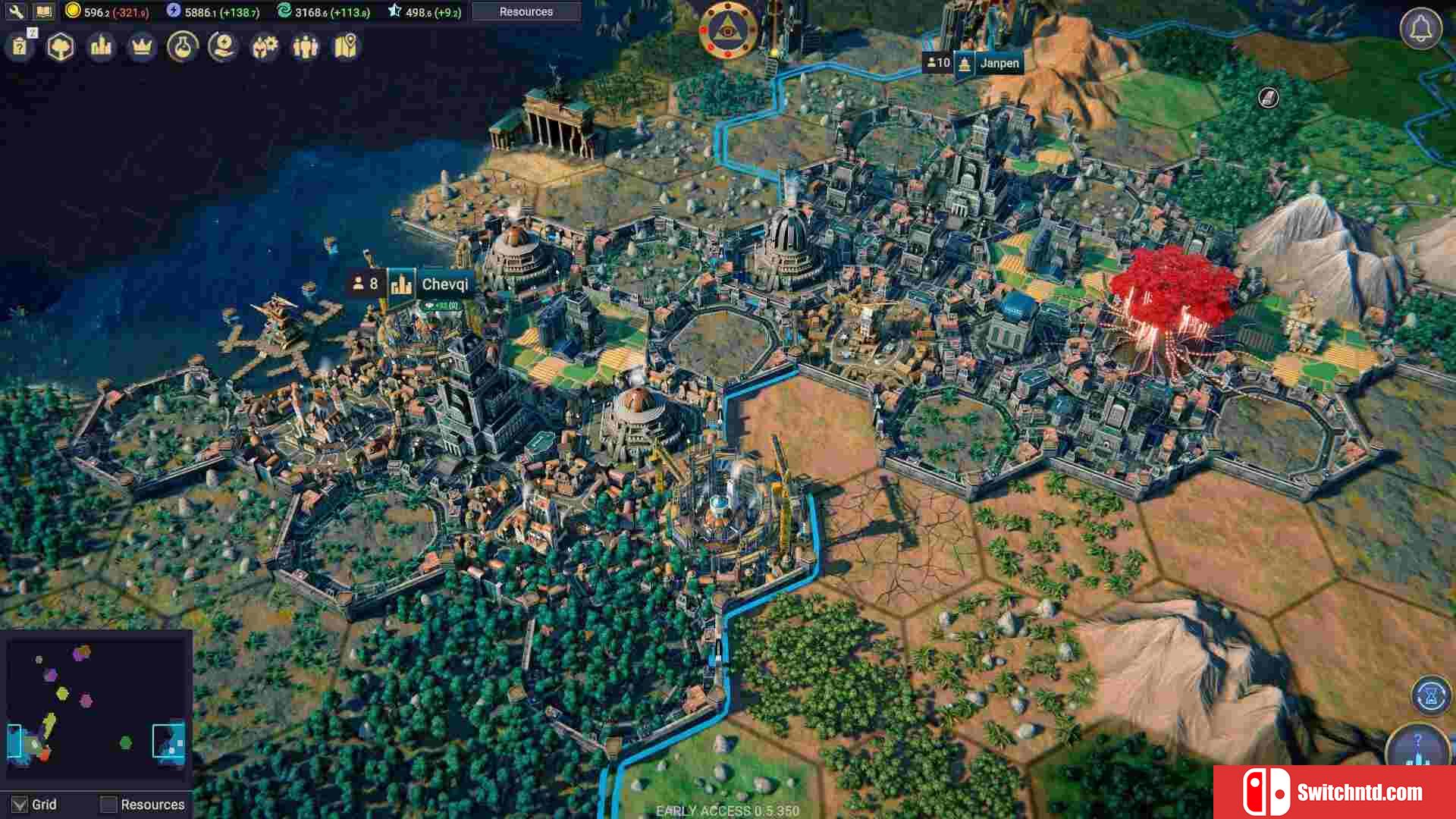Open the crown government screen
Screen dimensions: 1456x819
tap(142, 47)
